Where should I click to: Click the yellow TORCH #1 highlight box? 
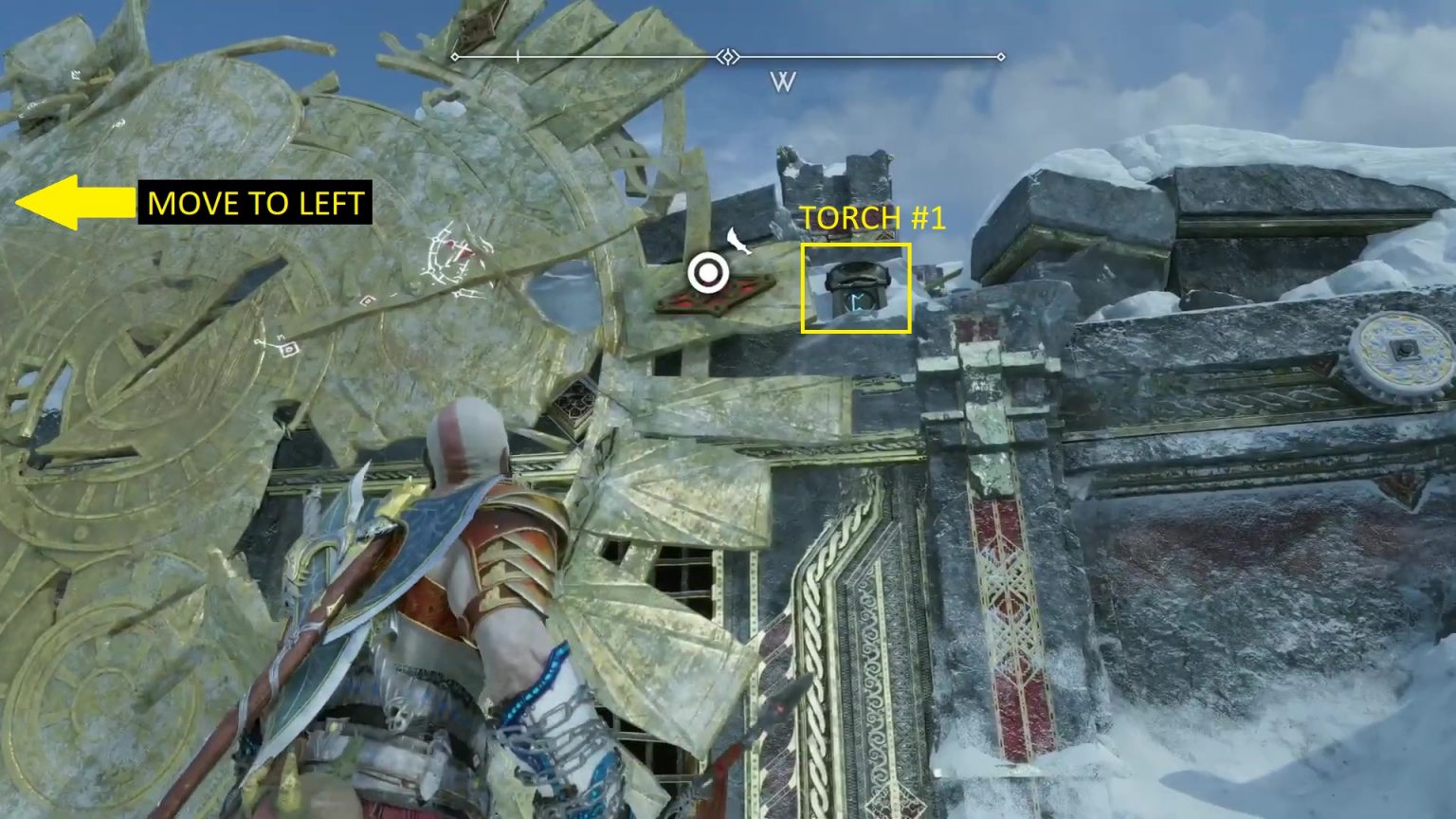(x=856, y=288)
